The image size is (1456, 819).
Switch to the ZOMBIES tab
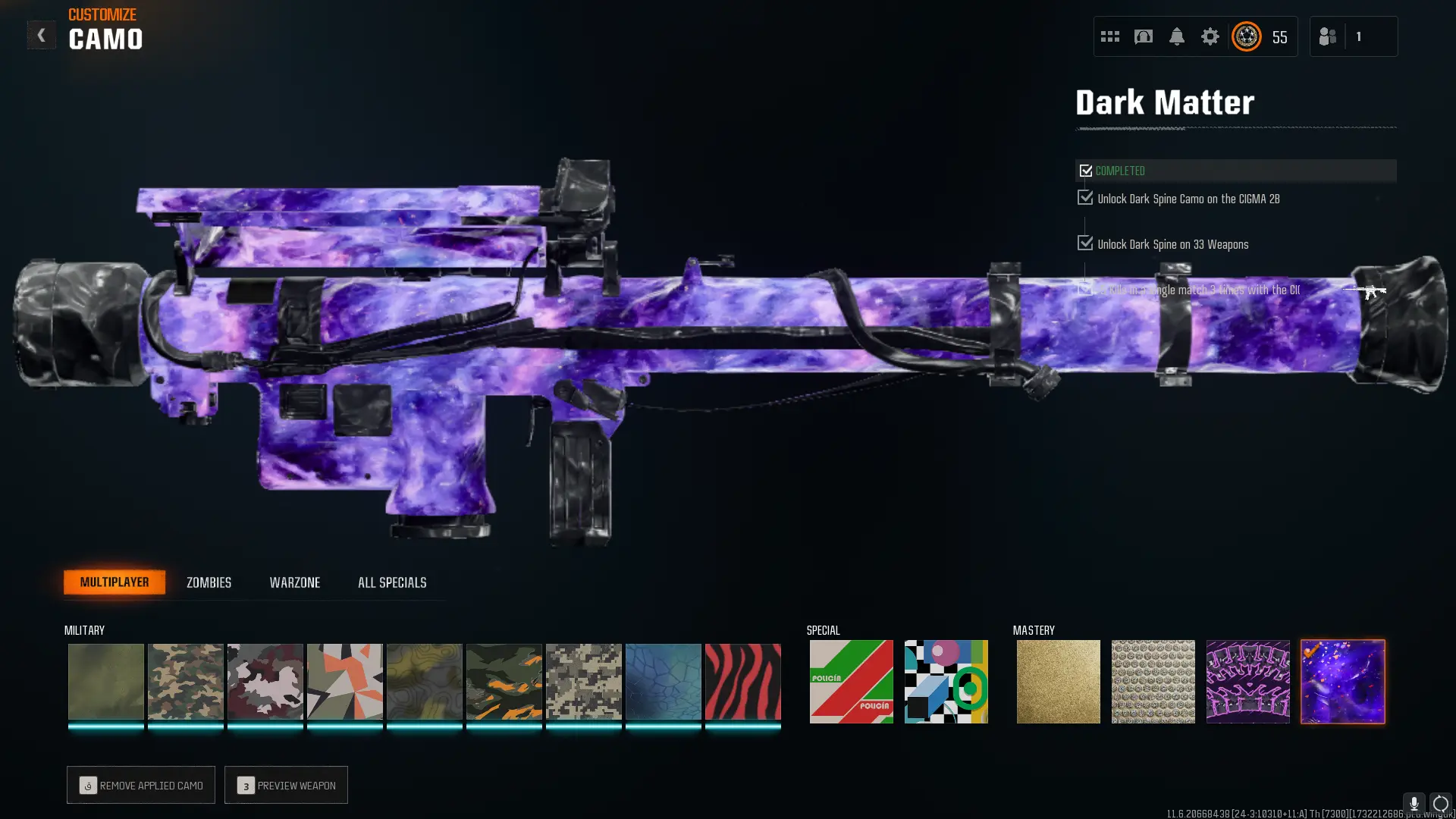tap(208, 582)
